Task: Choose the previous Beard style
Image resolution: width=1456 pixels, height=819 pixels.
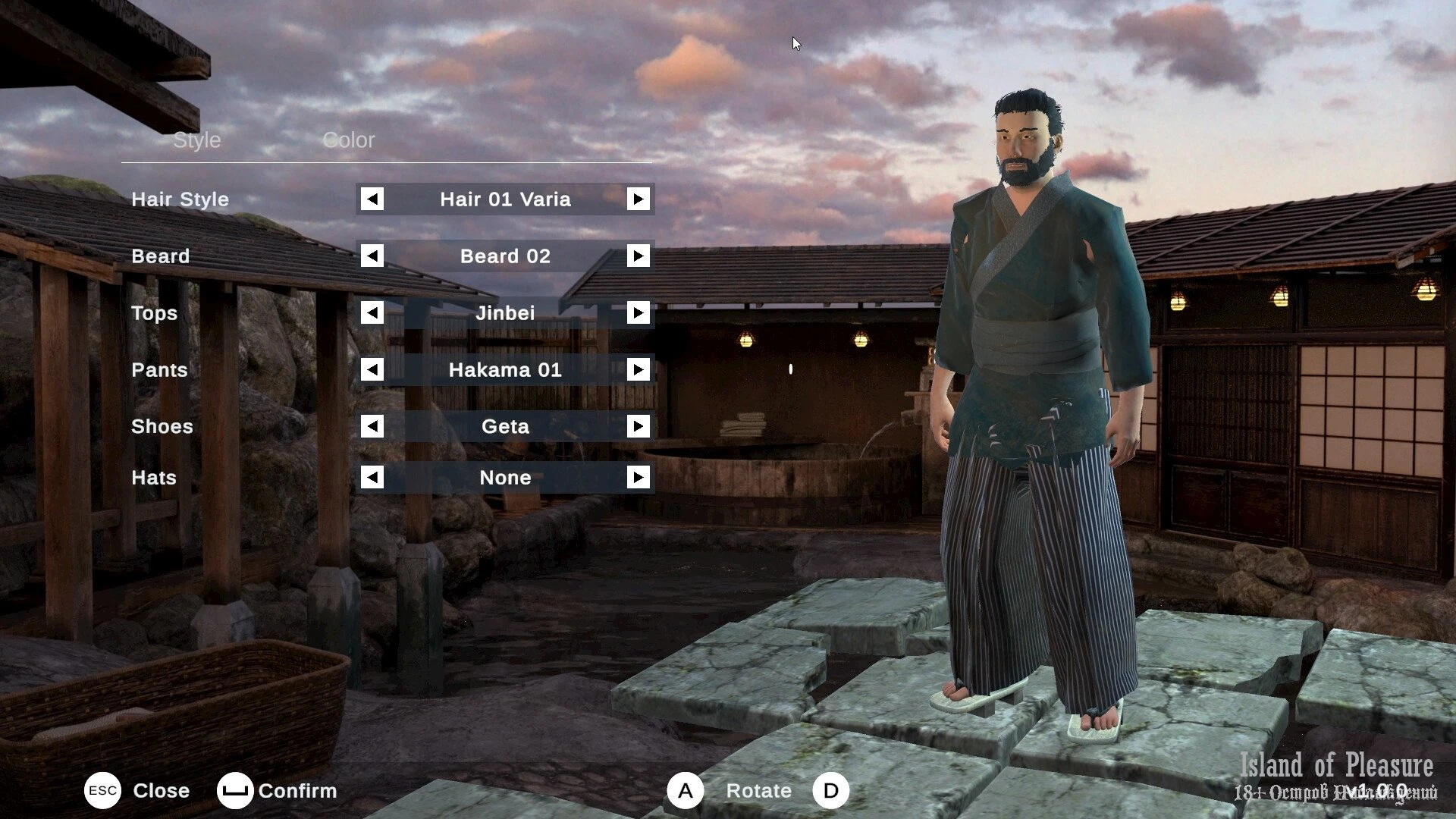Action: coord(372,256)
